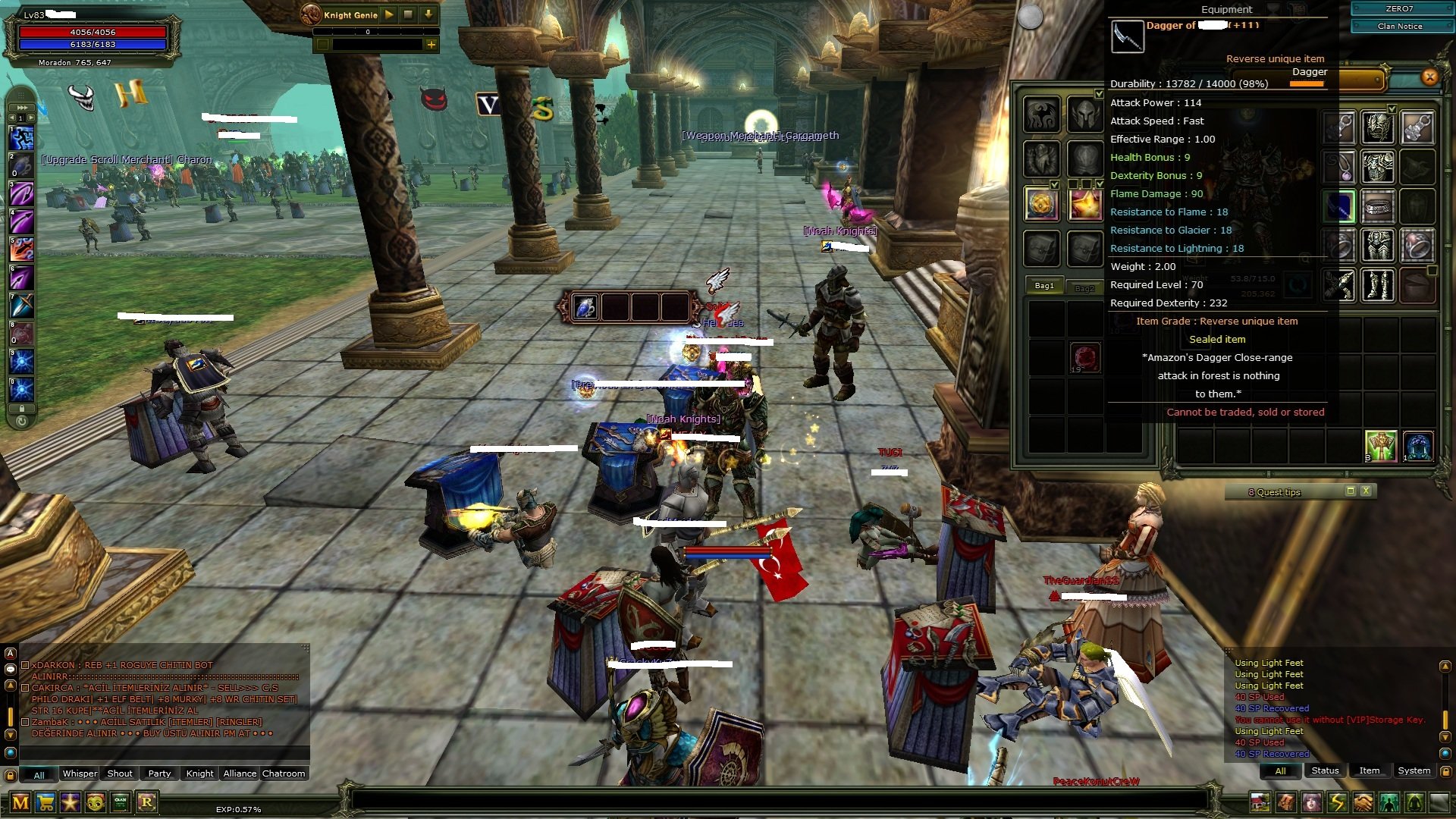This screenshot has width=1456, height=819.
Task: Switch chat to the Shout tab
Action: pos(120,773)
